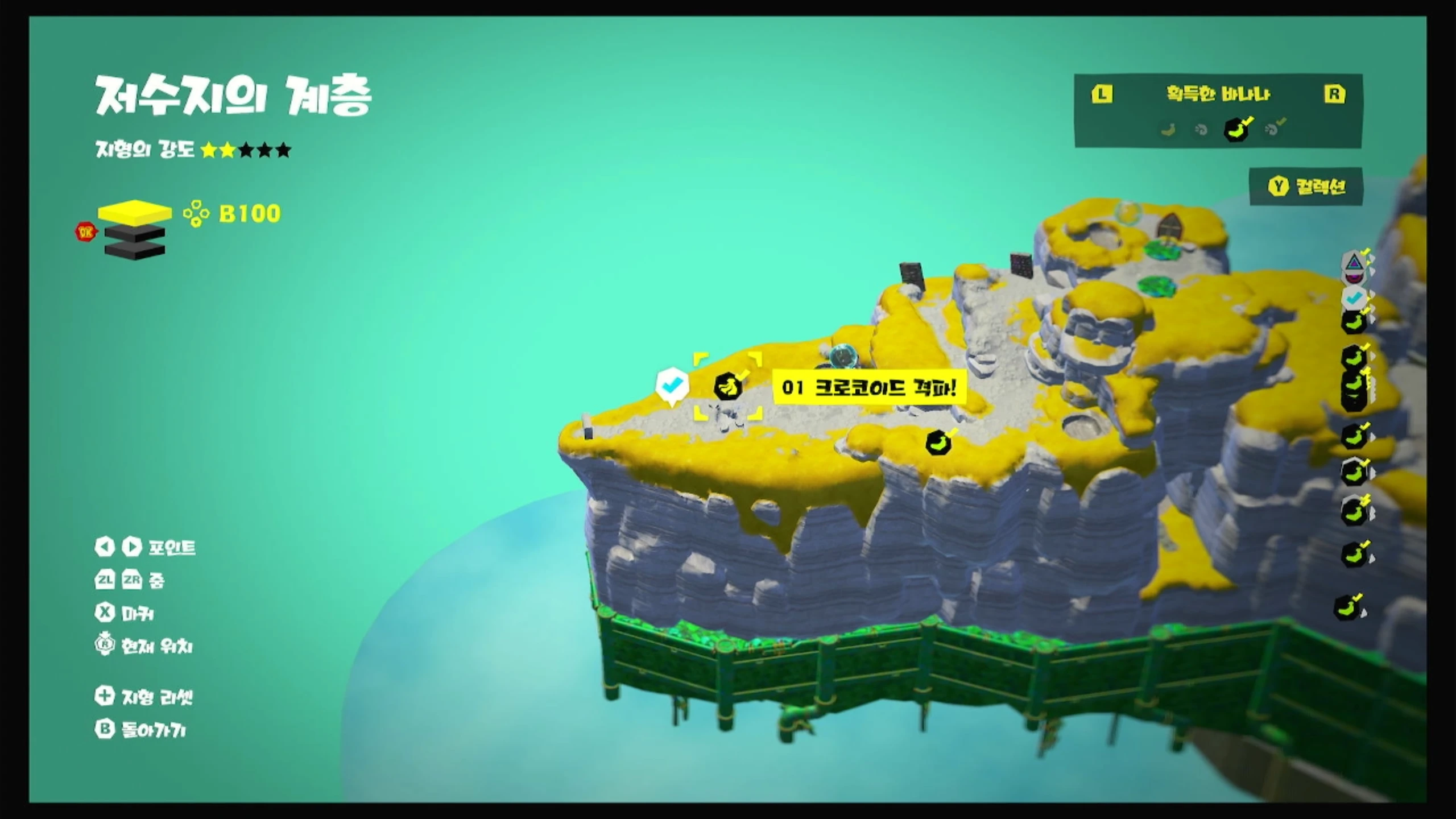Choose the active collected-banana filter icon
This screenshot has width=1456, height=819.
(1236, 130)
